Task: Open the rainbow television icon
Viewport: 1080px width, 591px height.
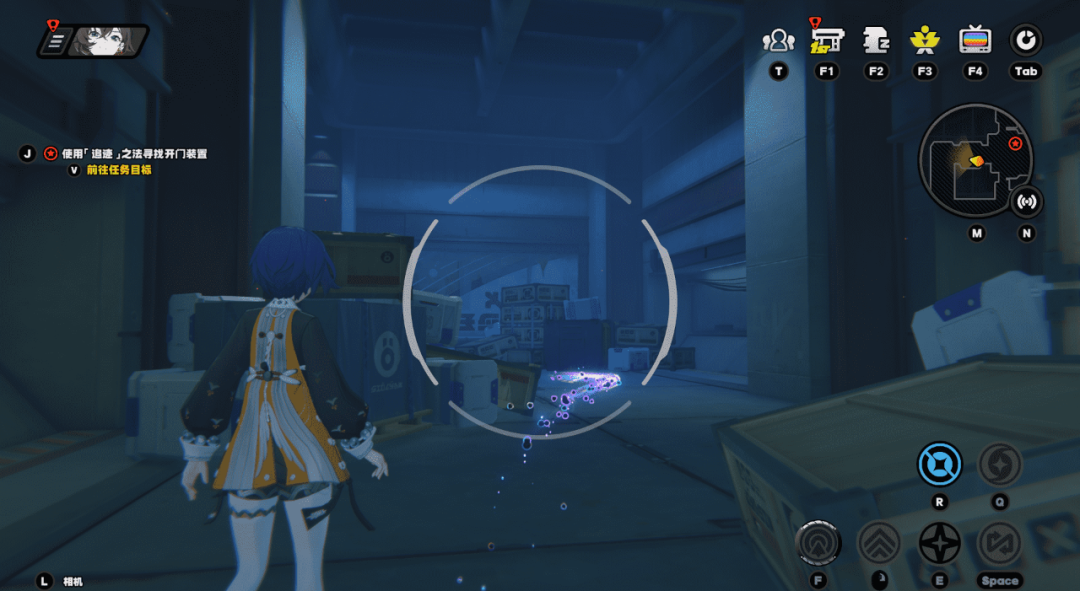Action: pyautogui.click(x=975, y=40)
